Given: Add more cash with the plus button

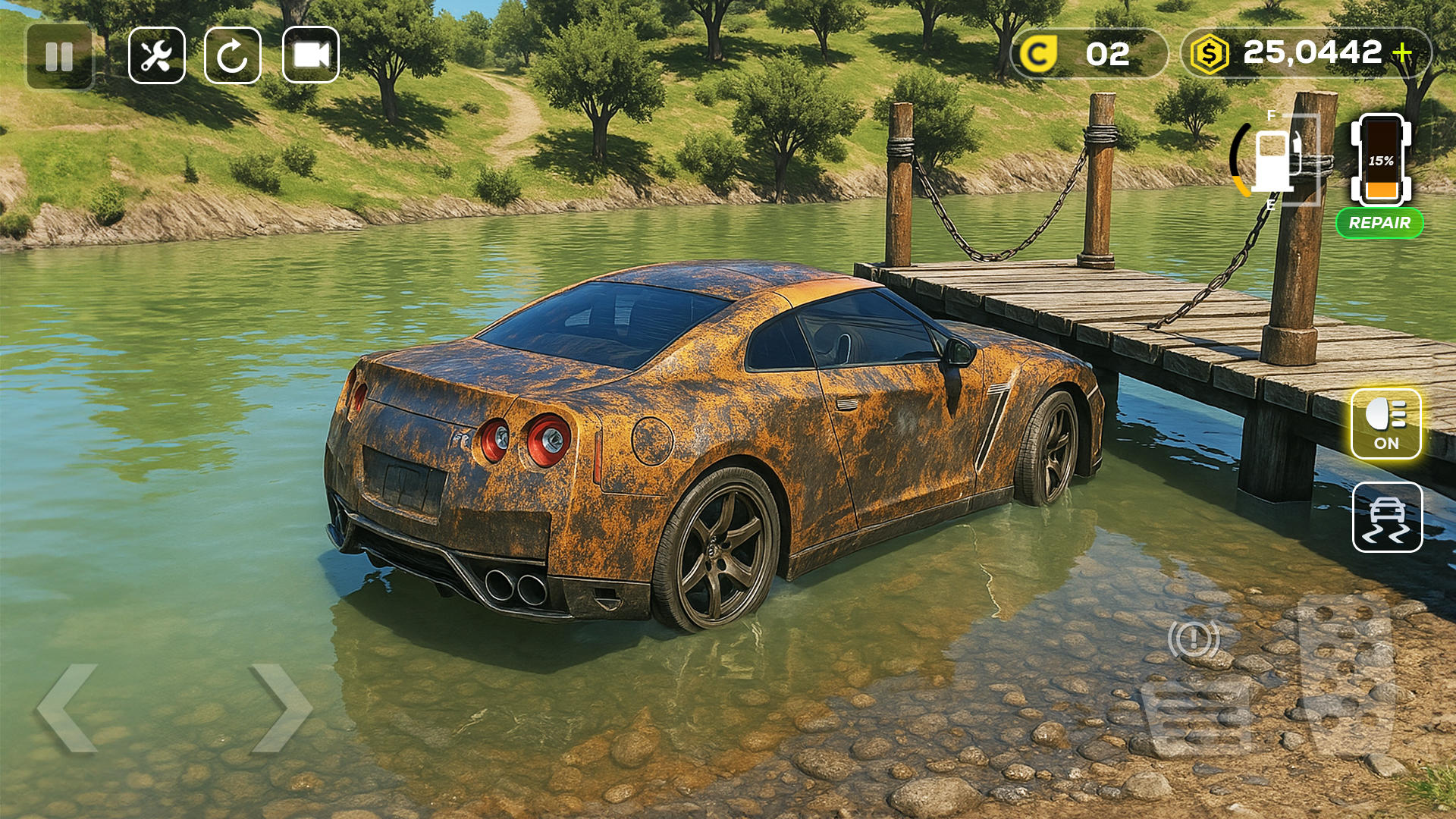Looking at the screenshot, I should coord(1403,52).
